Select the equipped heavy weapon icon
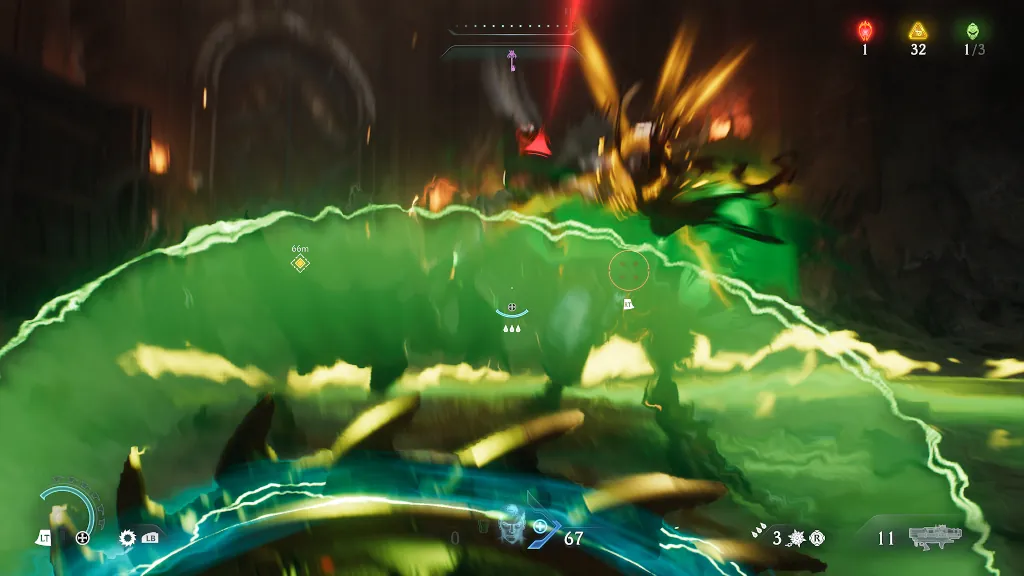The image size is (1024, 576). pyautogui.click(x=934, y=537)
